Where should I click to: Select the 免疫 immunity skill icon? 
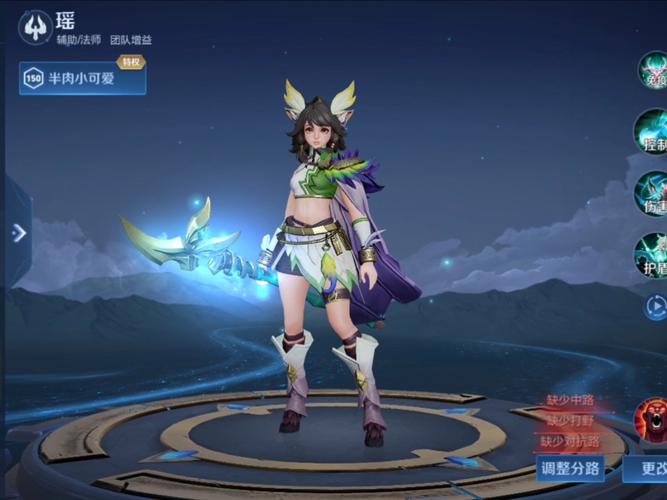pos(654,71)
